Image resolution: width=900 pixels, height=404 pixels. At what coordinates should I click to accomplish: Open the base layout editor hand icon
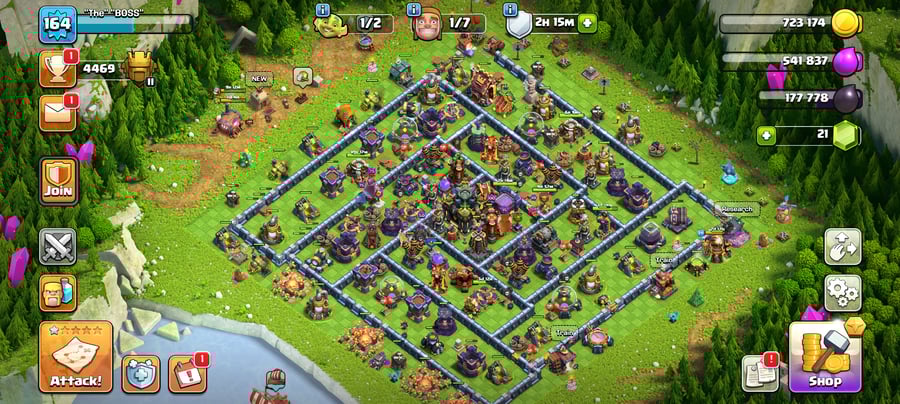coord(842,247)
